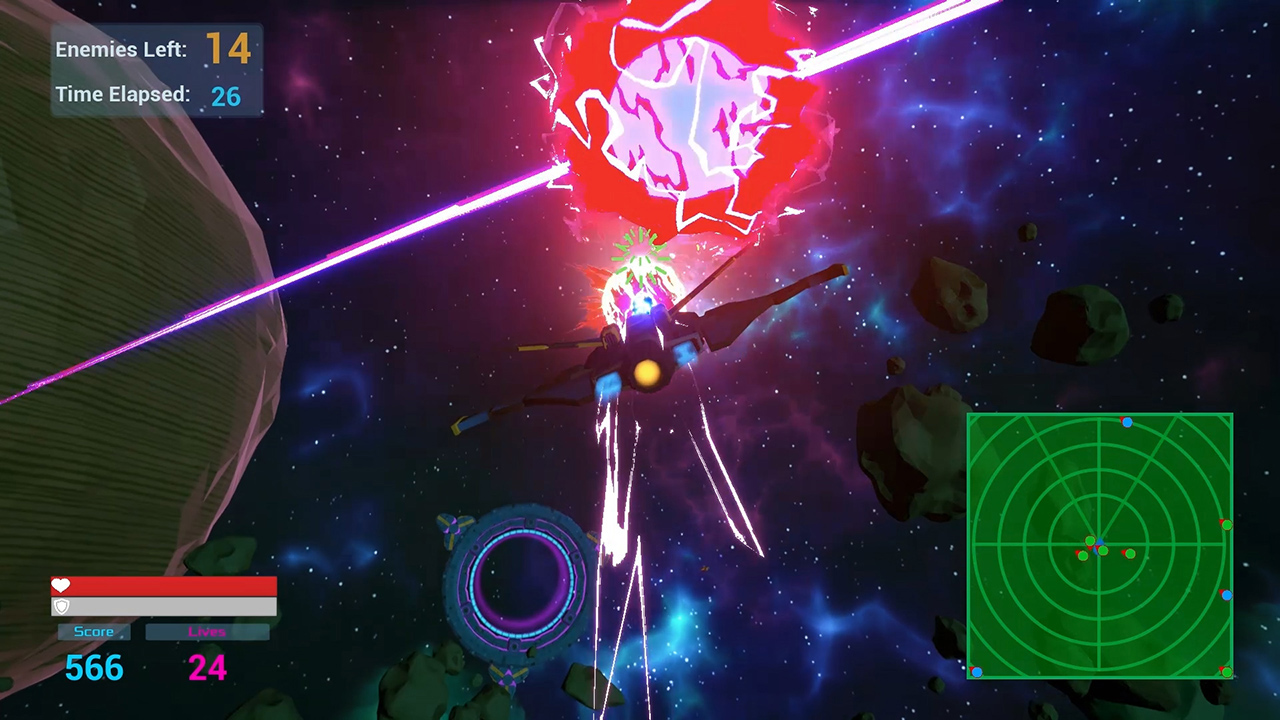Click the red health bar

pyautogui.click(x=164, y=585)
